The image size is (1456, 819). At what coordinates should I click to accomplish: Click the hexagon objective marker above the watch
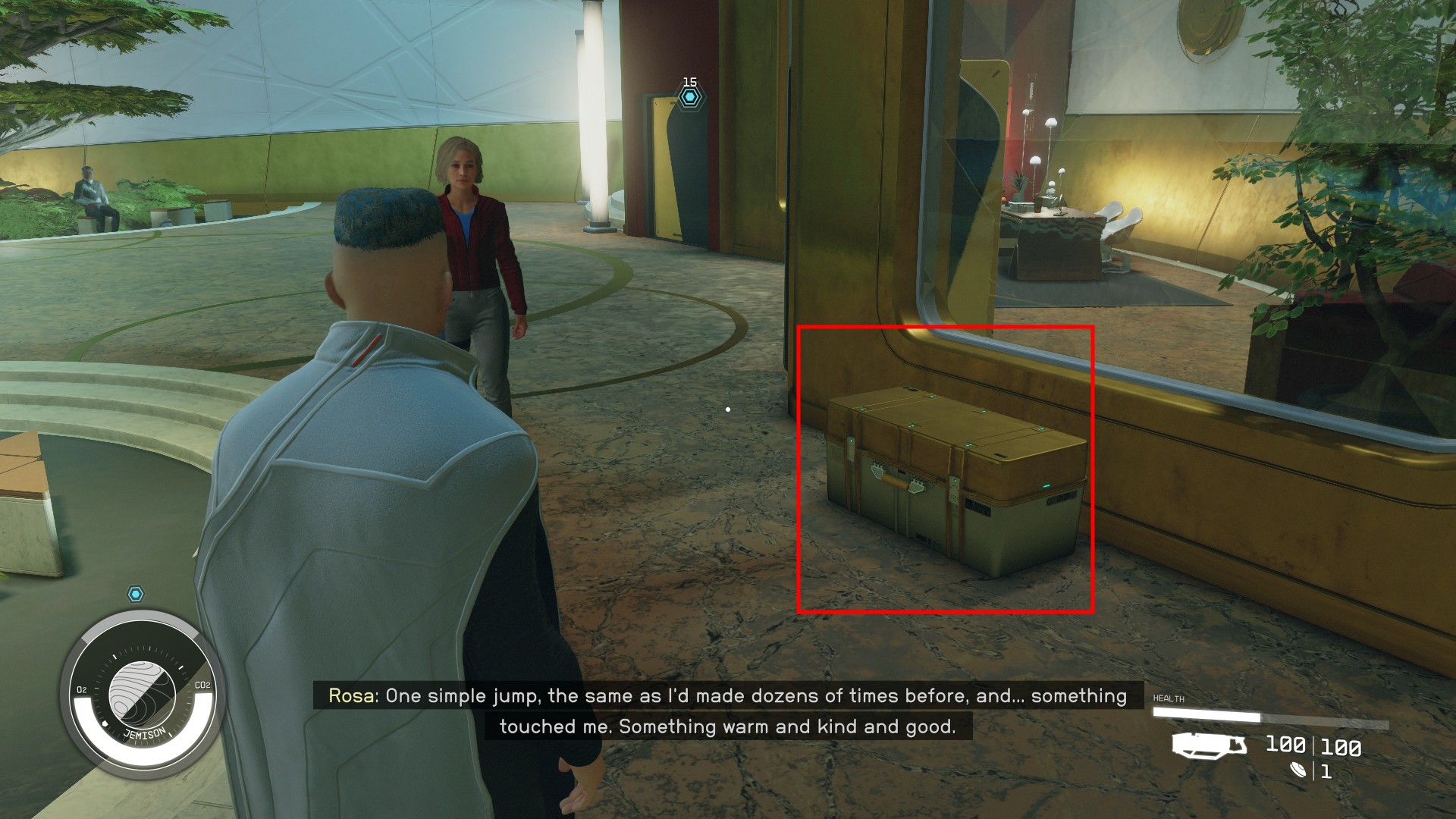pos(136,594)
